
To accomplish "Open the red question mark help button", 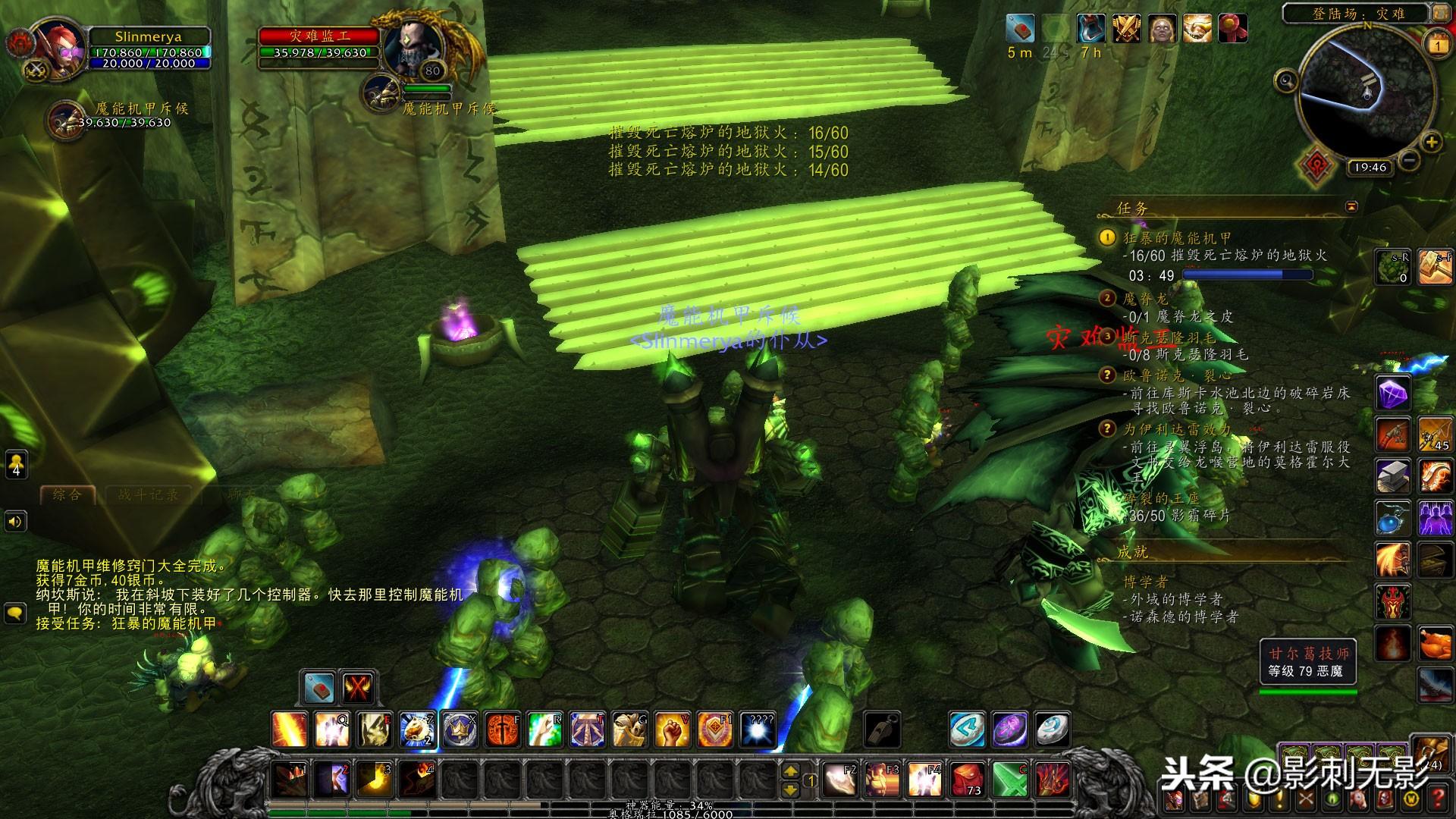I will tap(1437, 798).
